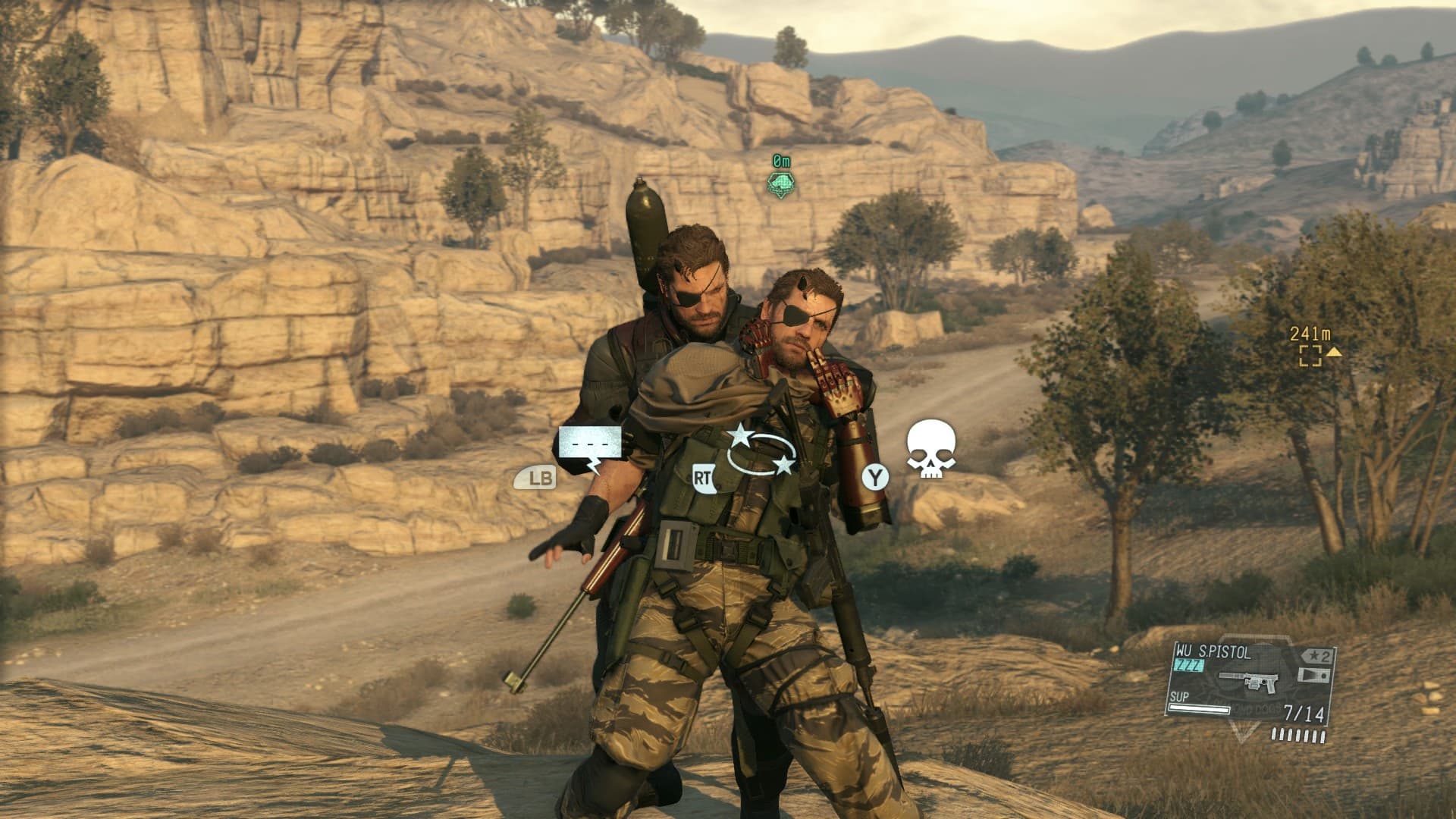
Task: Select the WU S.PISTOL name label
Action: 1213,652
